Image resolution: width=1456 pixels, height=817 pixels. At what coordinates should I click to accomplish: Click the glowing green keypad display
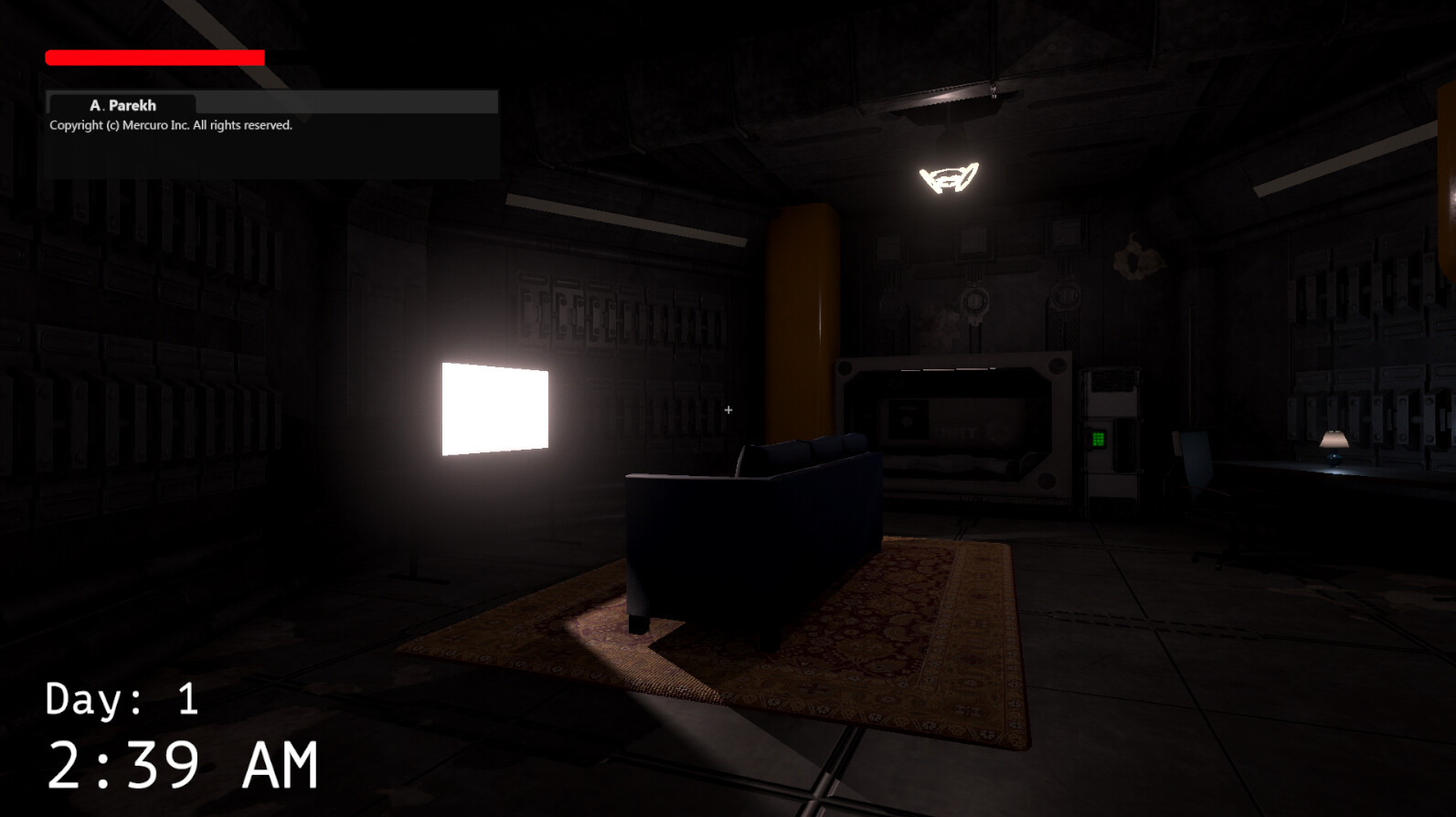point(1100,439)
